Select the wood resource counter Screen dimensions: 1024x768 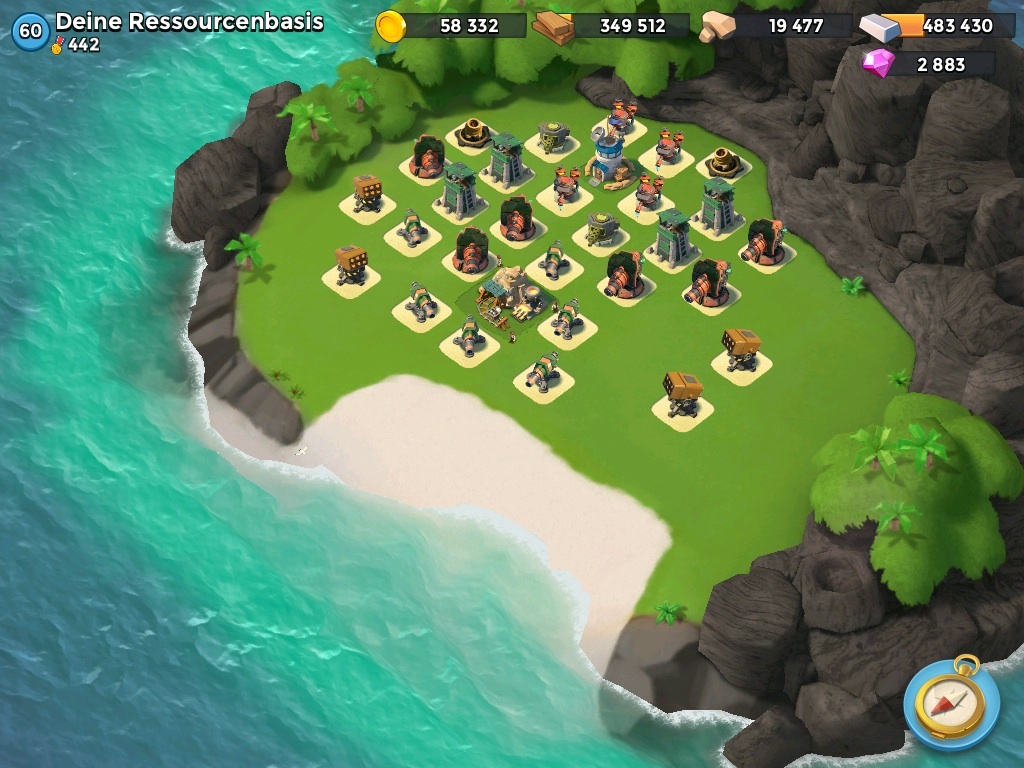[x=612, y=26]
